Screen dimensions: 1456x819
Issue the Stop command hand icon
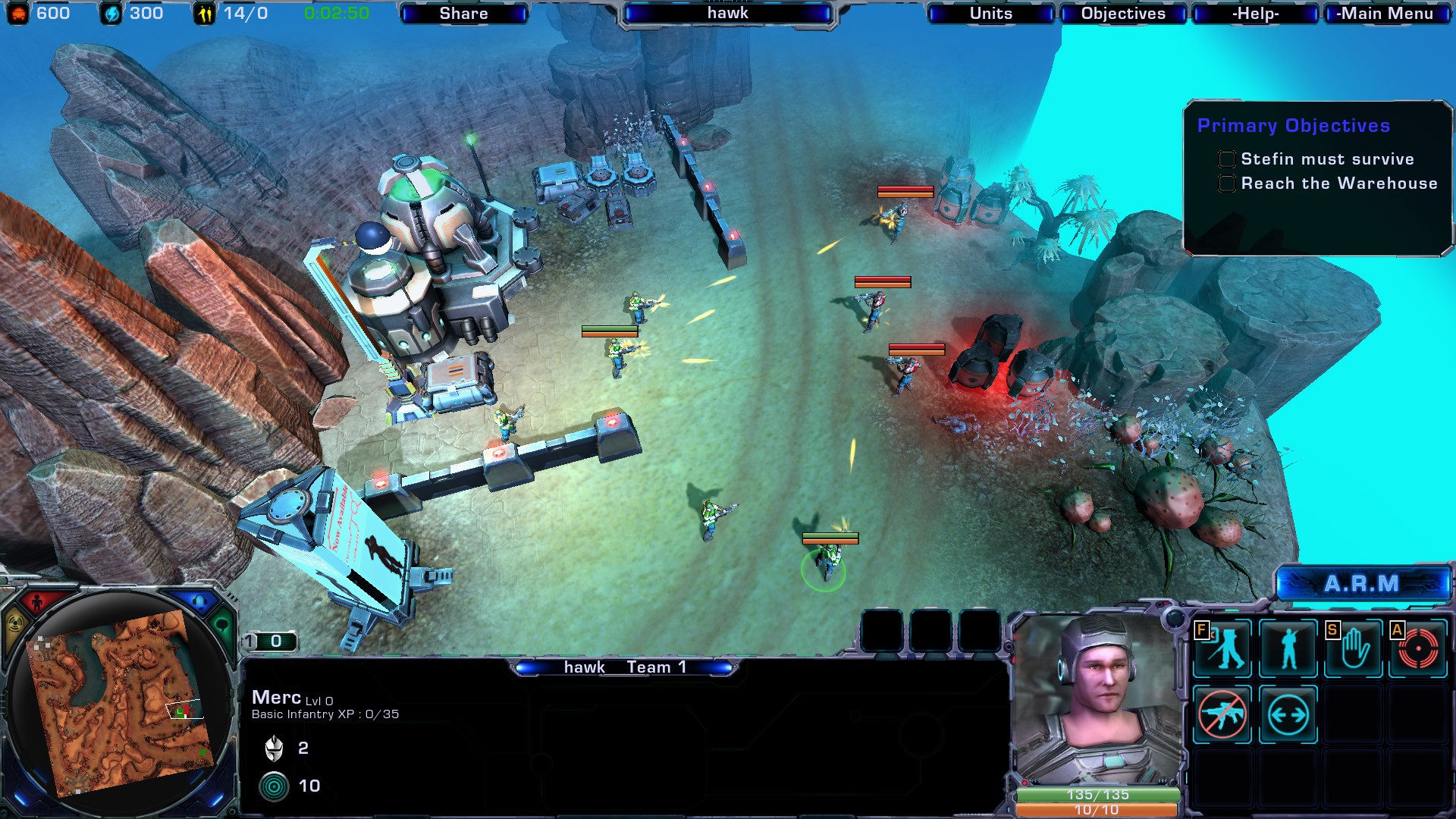(1354, 648)
